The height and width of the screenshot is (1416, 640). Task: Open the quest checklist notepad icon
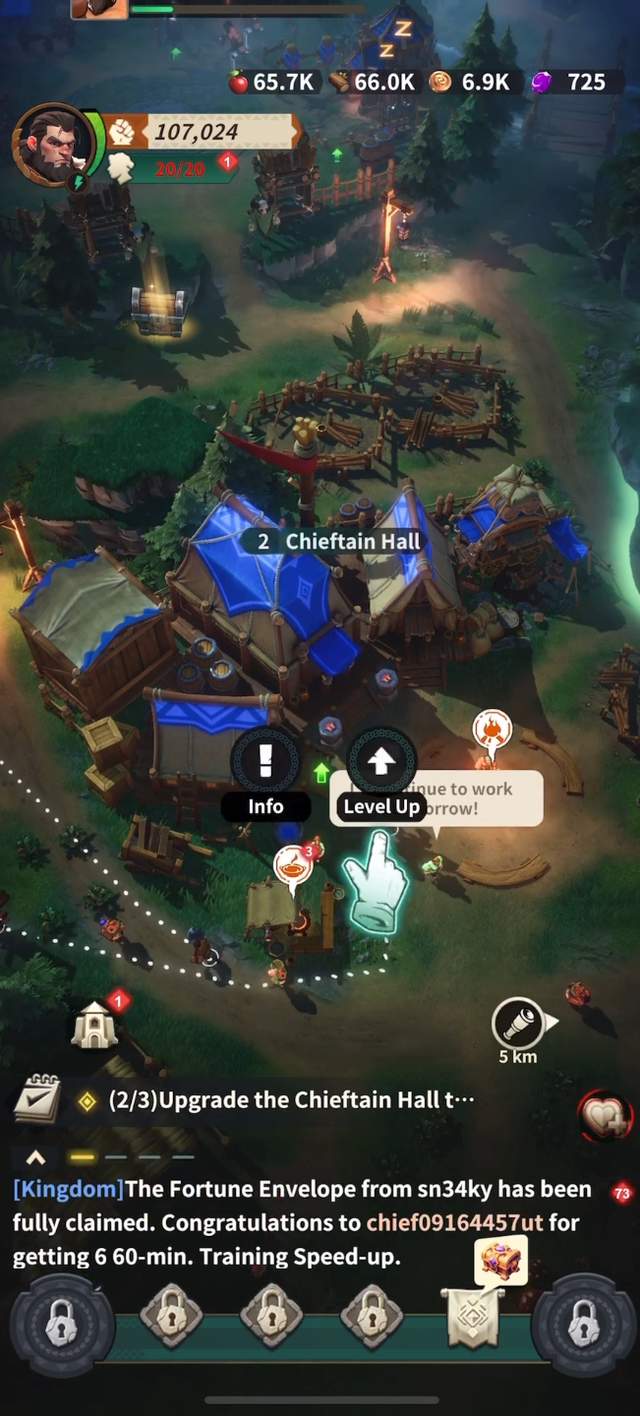coord(37,1098)
